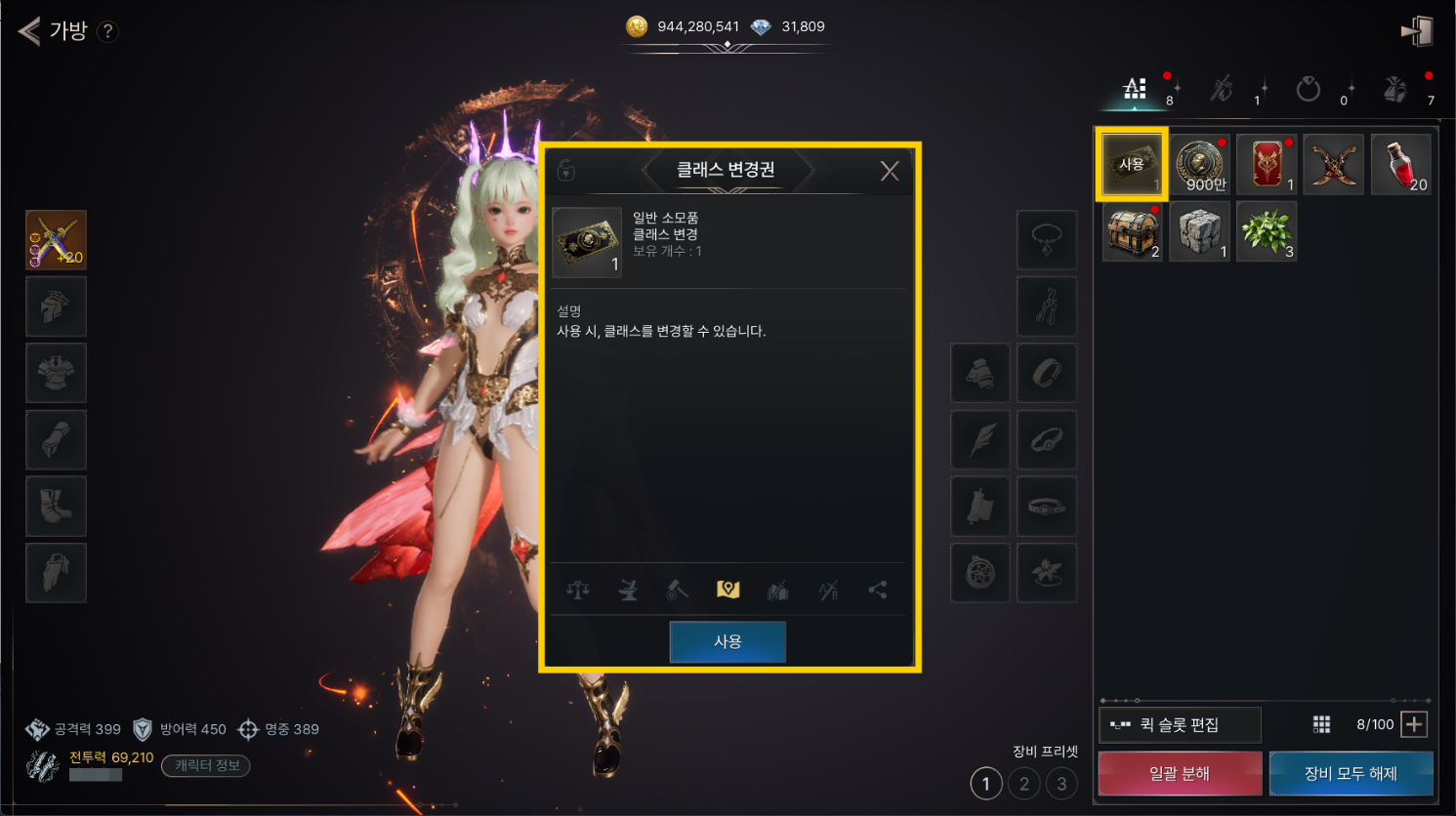Image resolution: width=1456 pixels, height=816 pixels.
Task: Open quick slot edit (퀵 슬롯 편집)
Action: (1180, 725)
